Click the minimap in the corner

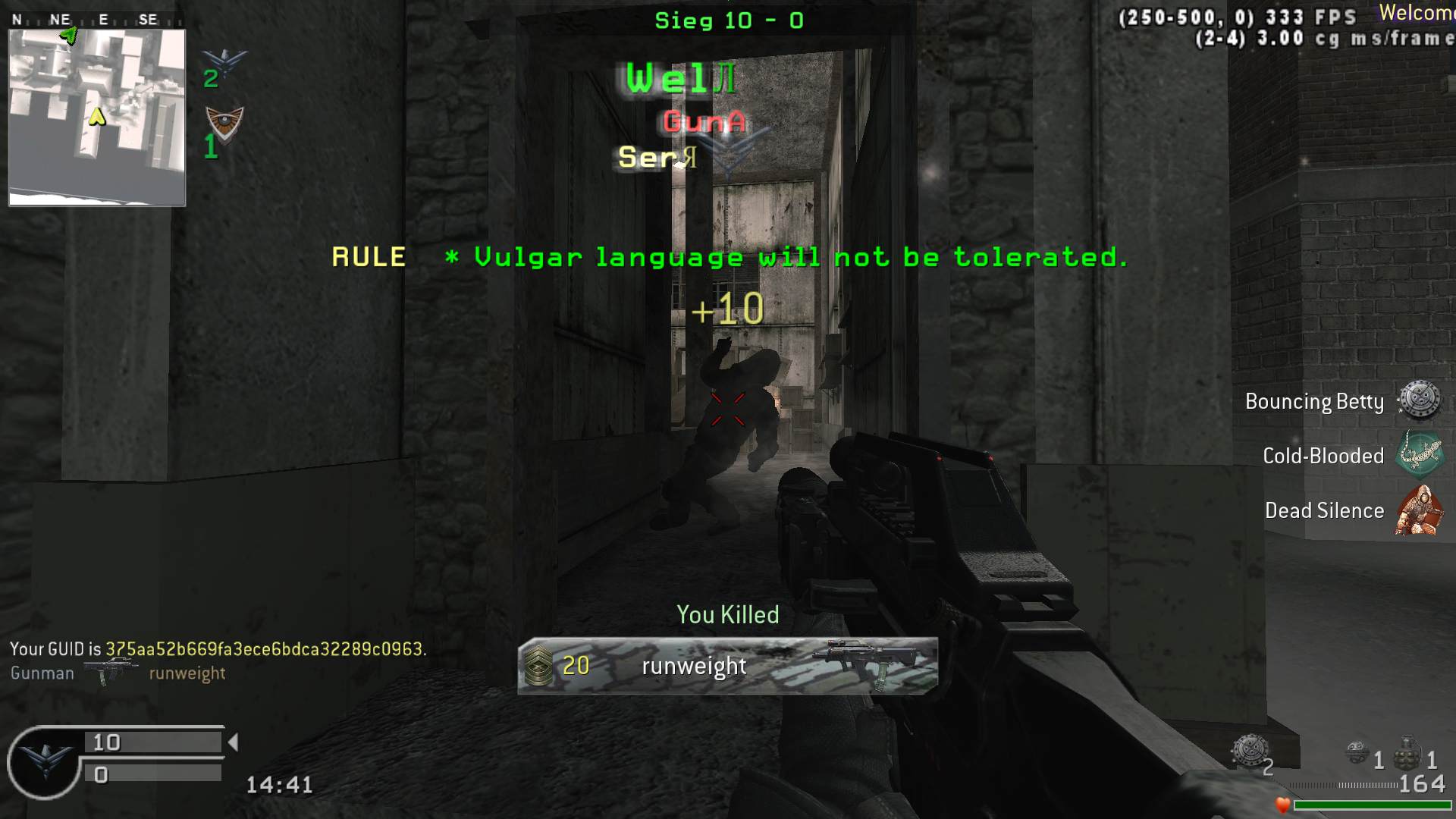click(x=97, y=118)
